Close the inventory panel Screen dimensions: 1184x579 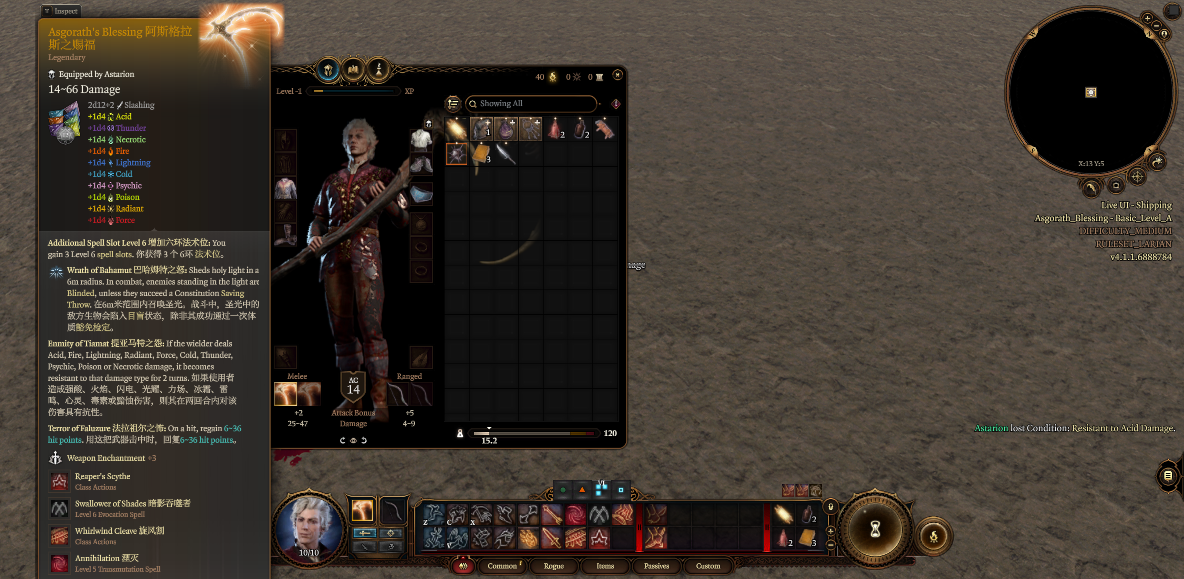618,74
